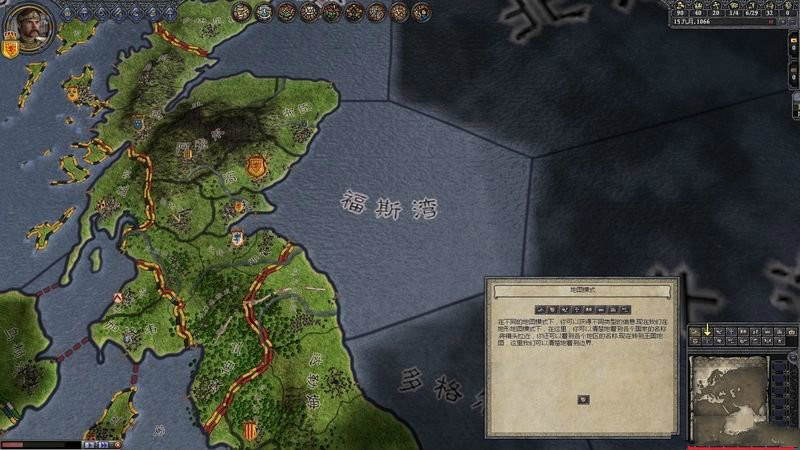Viewport: 800px width, 450px height.
Task: Click the continue button at the tutorial panel's bottom
Action: point(583,400)
